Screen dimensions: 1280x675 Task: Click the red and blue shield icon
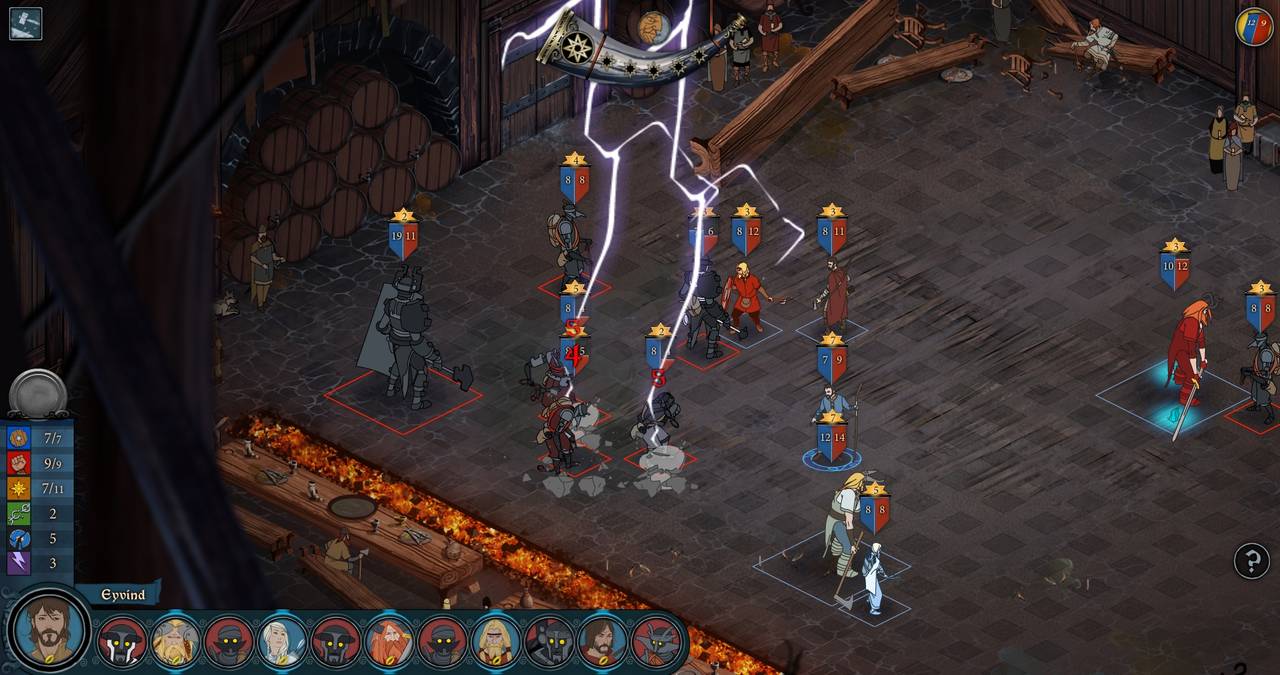(1254, 26)
